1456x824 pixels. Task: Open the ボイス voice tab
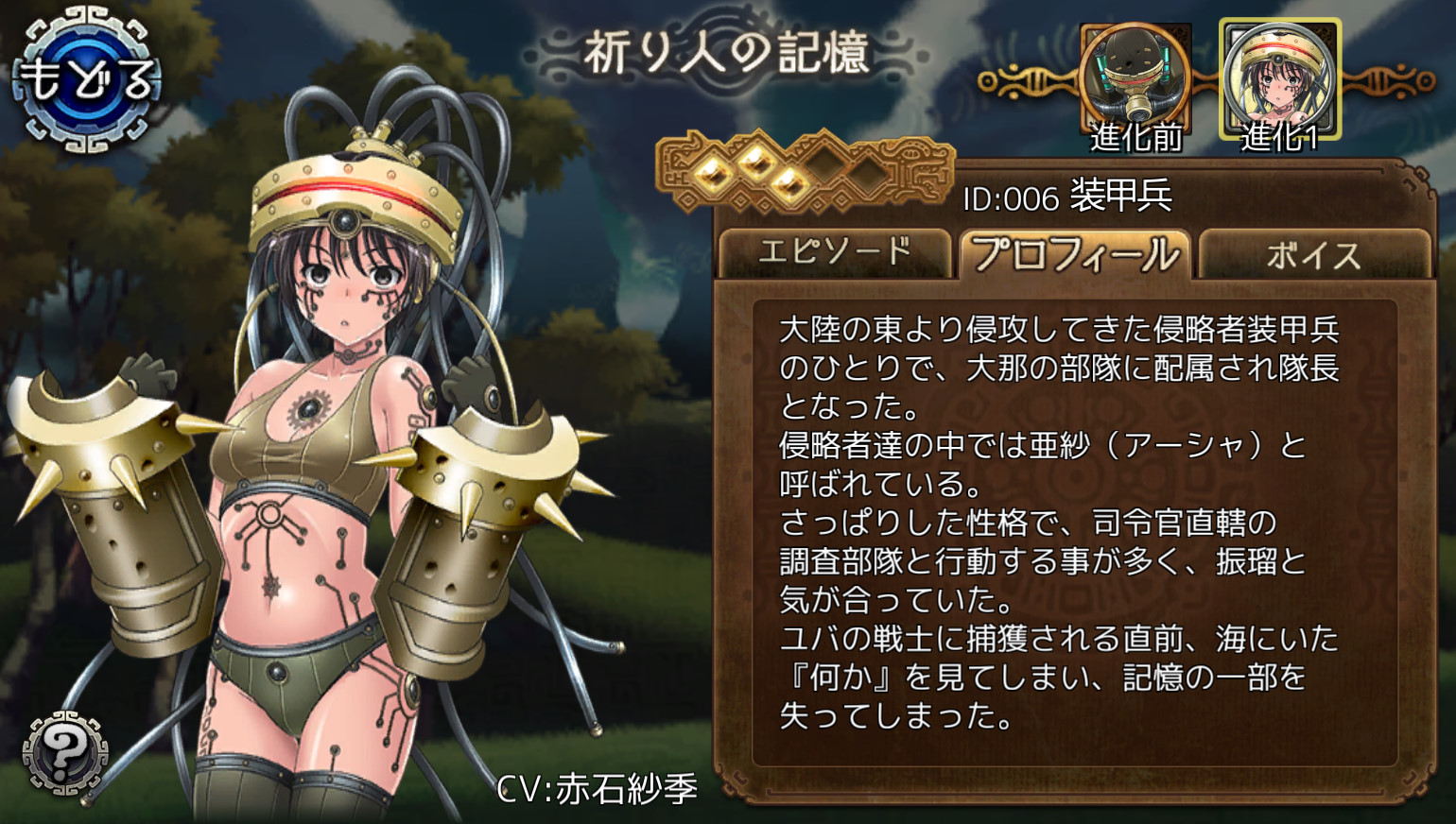(x=1314, y=255)
